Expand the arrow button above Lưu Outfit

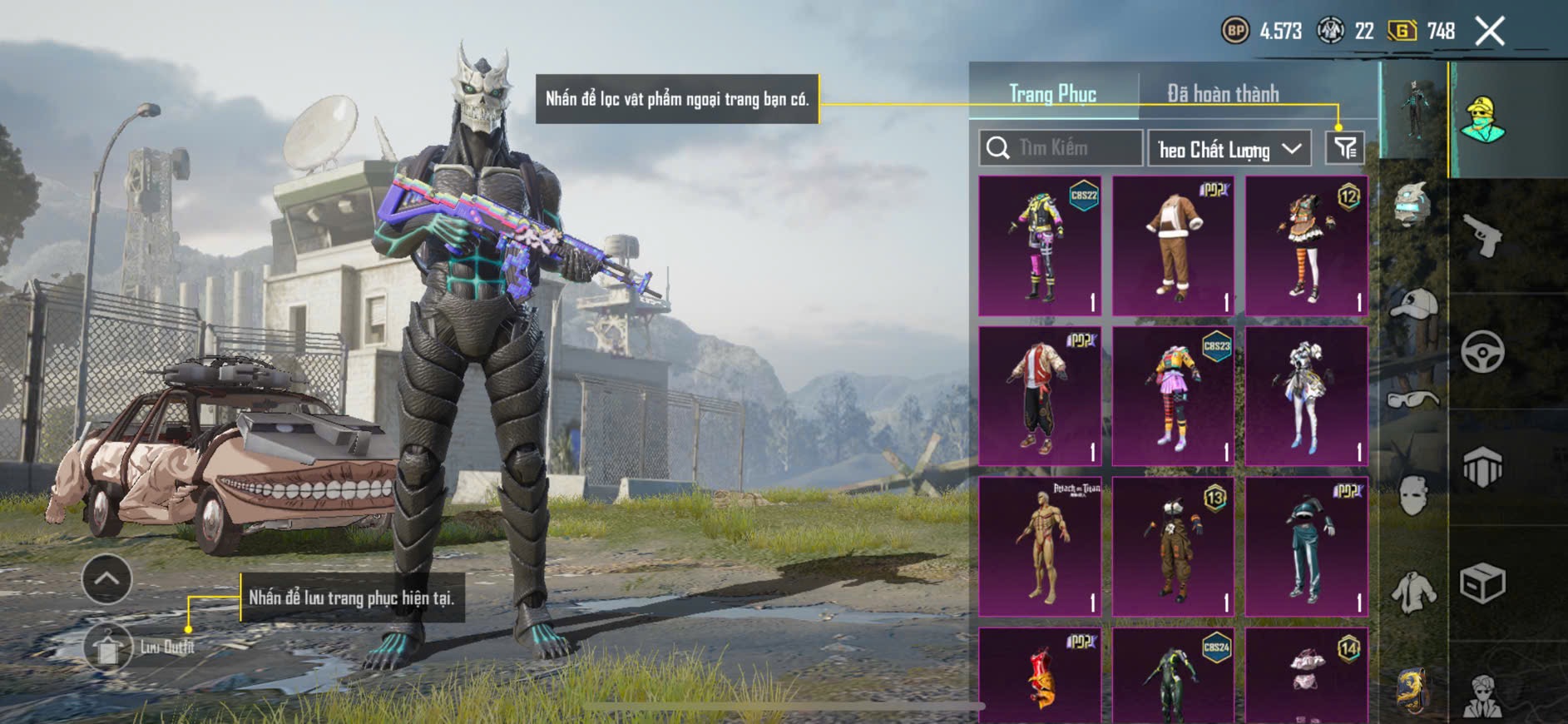click(x=106, y=578)
